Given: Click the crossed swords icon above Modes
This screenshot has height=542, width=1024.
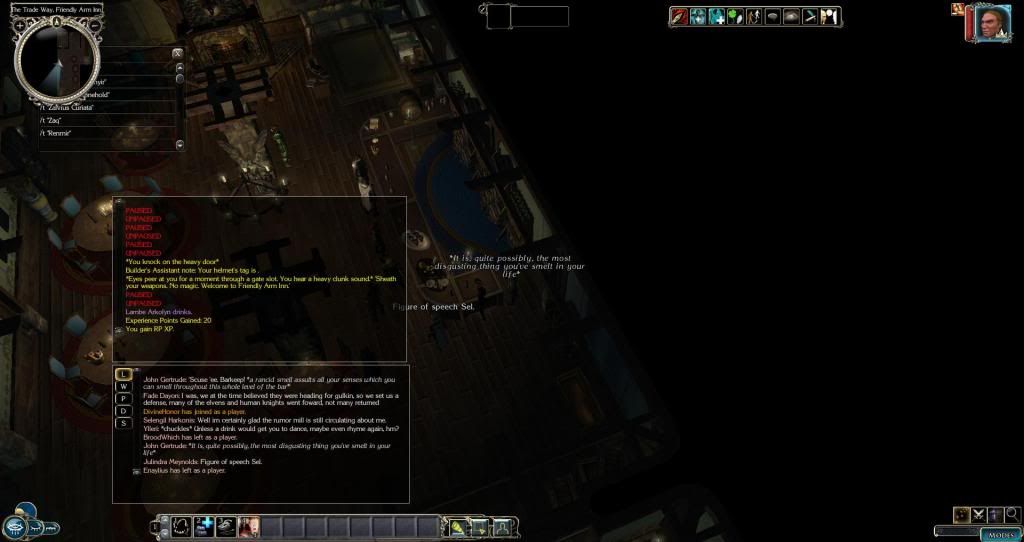Looking at the screenshot, I should click(x=979, y=514).
